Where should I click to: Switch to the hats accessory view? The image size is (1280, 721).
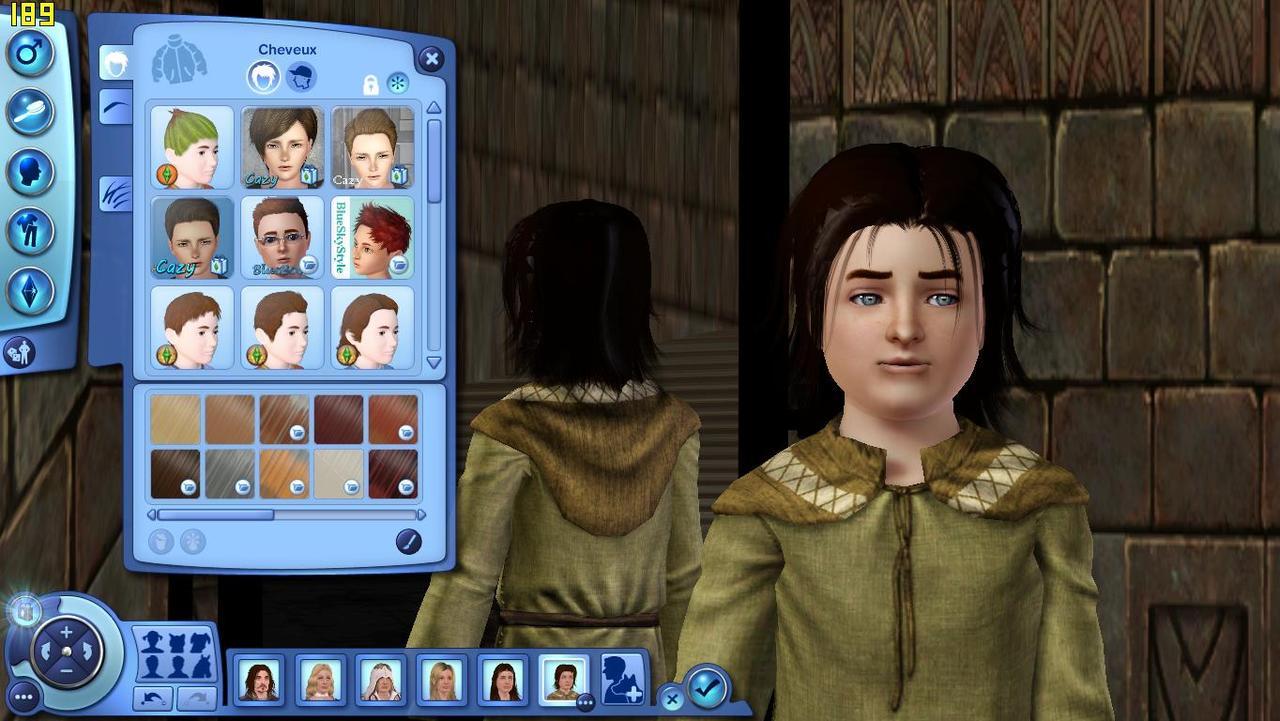[300, 76]
